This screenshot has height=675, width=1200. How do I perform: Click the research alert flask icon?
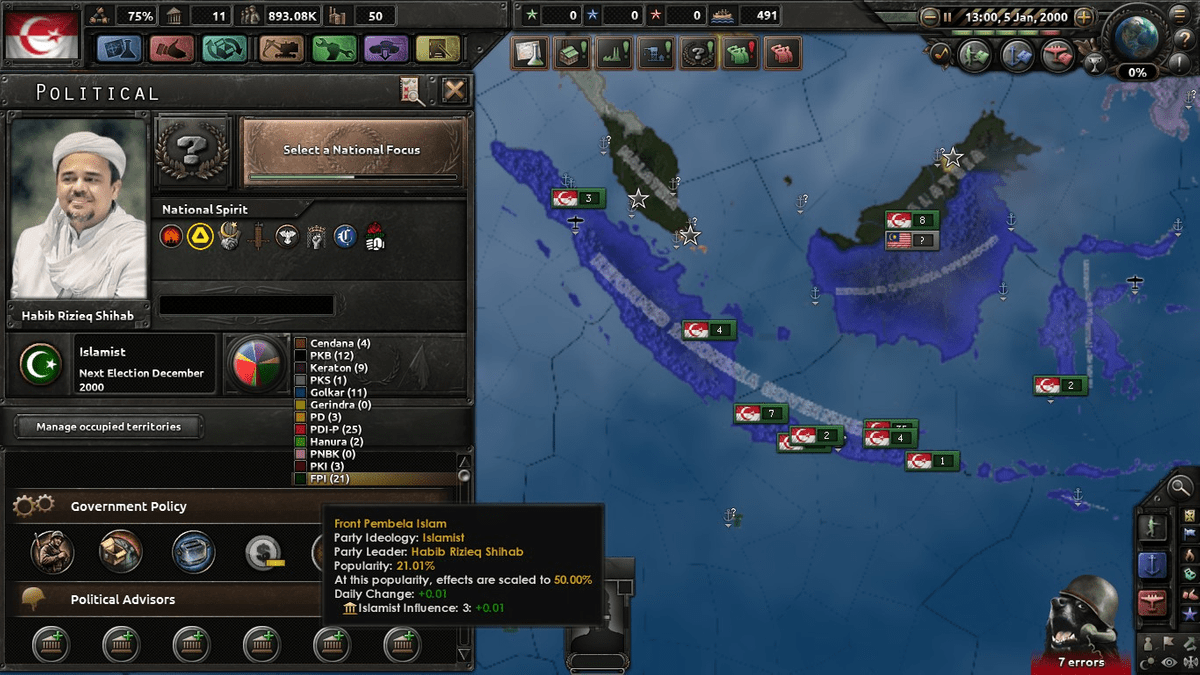(x=531, y=53)
